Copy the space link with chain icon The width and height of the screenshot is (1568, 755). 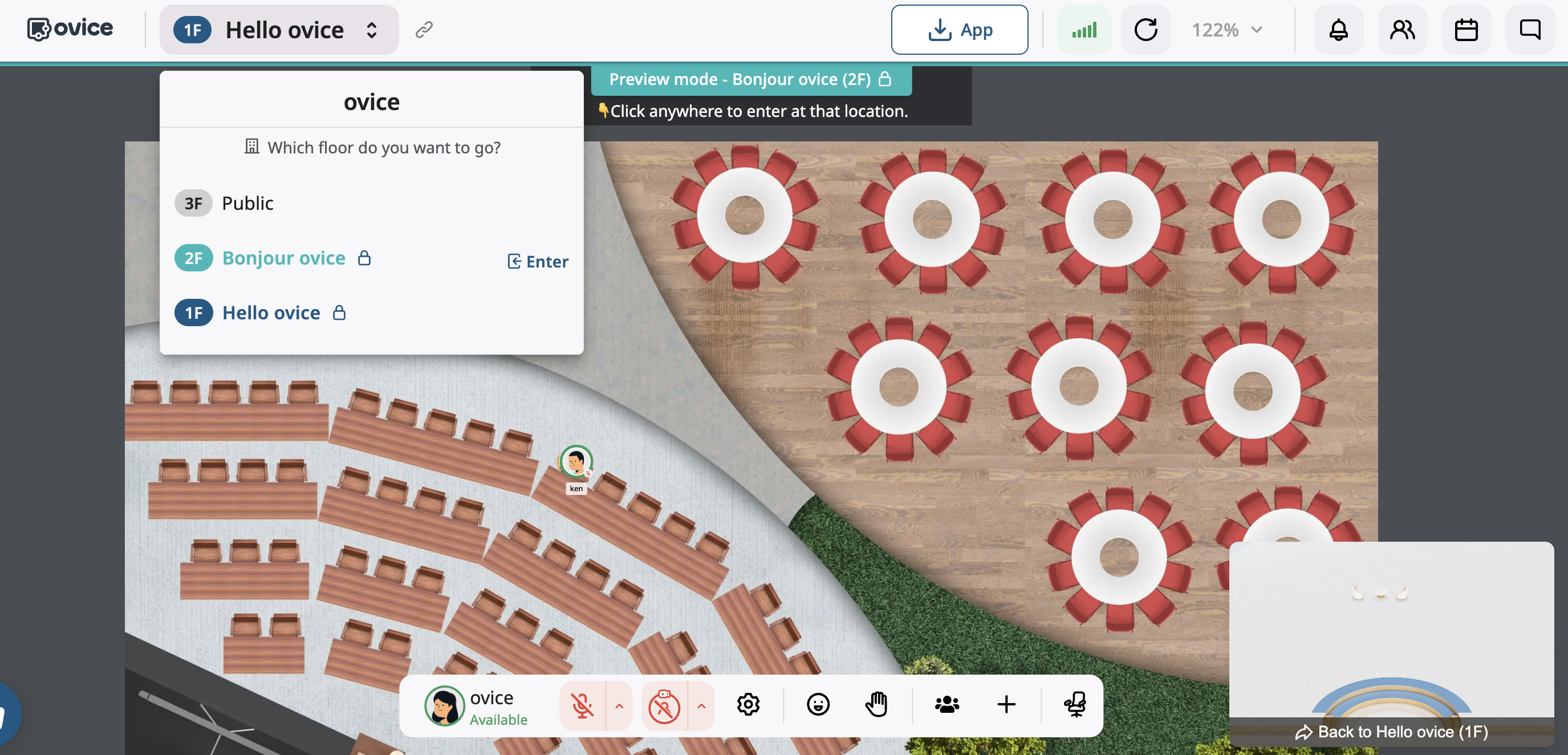(x=424, y=30)
